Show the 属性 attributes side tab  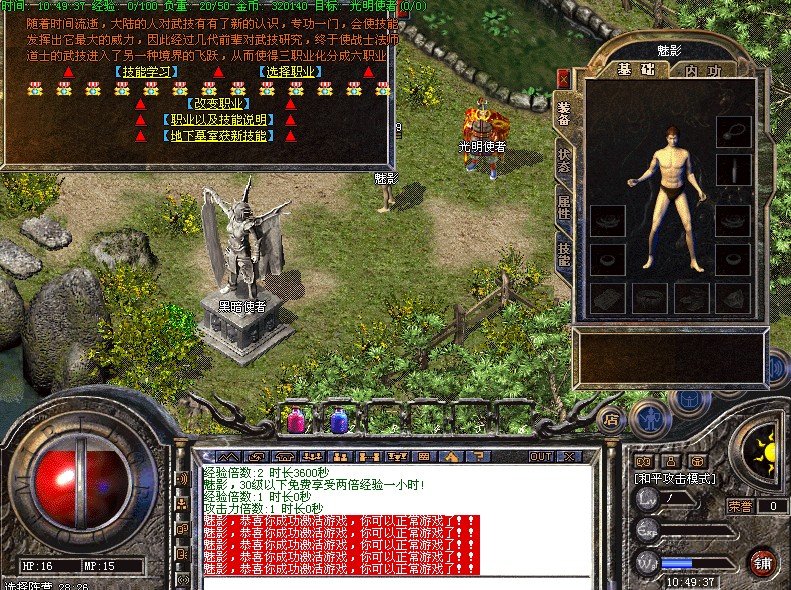pos(564,208)
